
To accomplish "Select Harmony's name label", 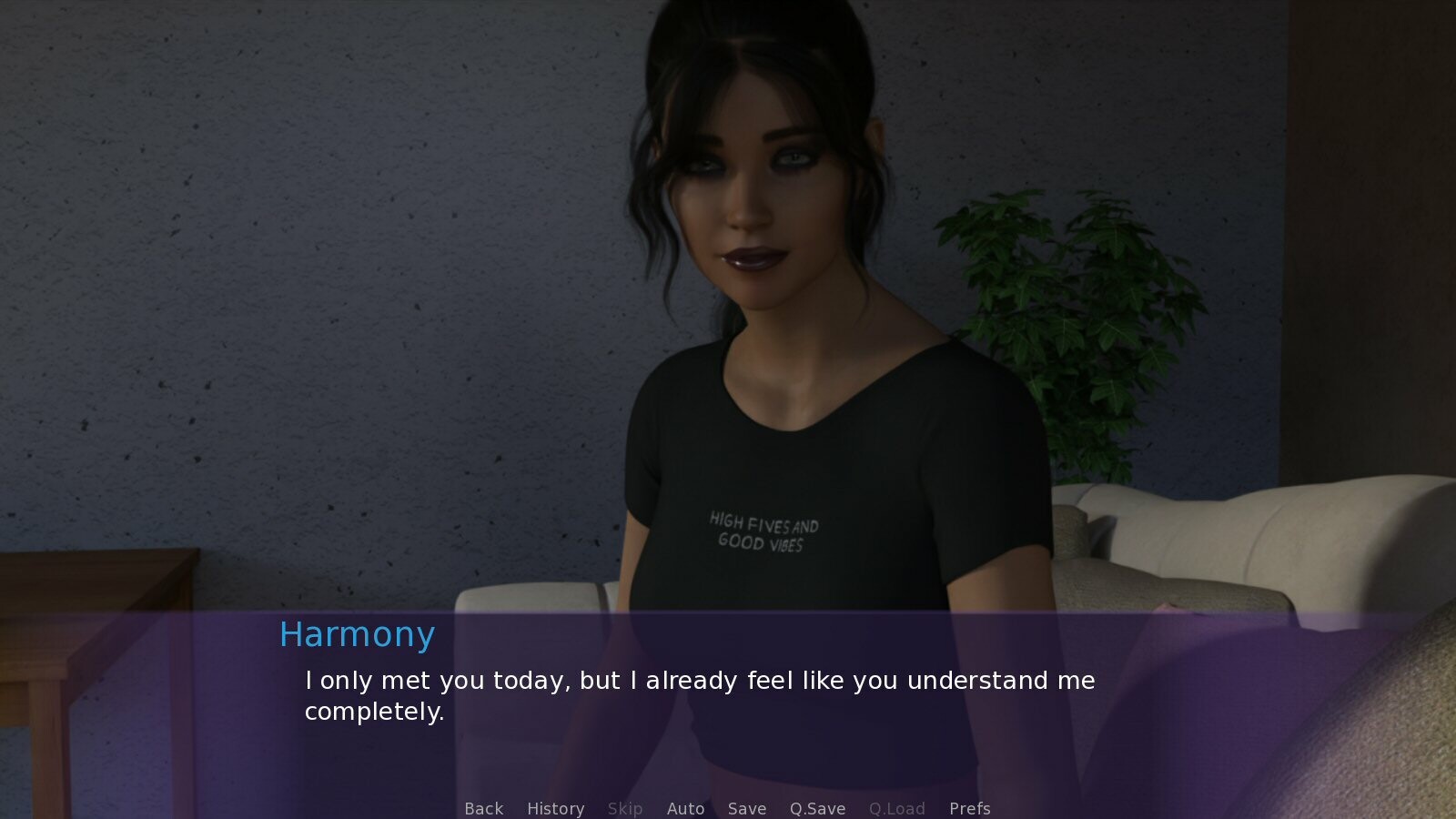I will [357, 634].
